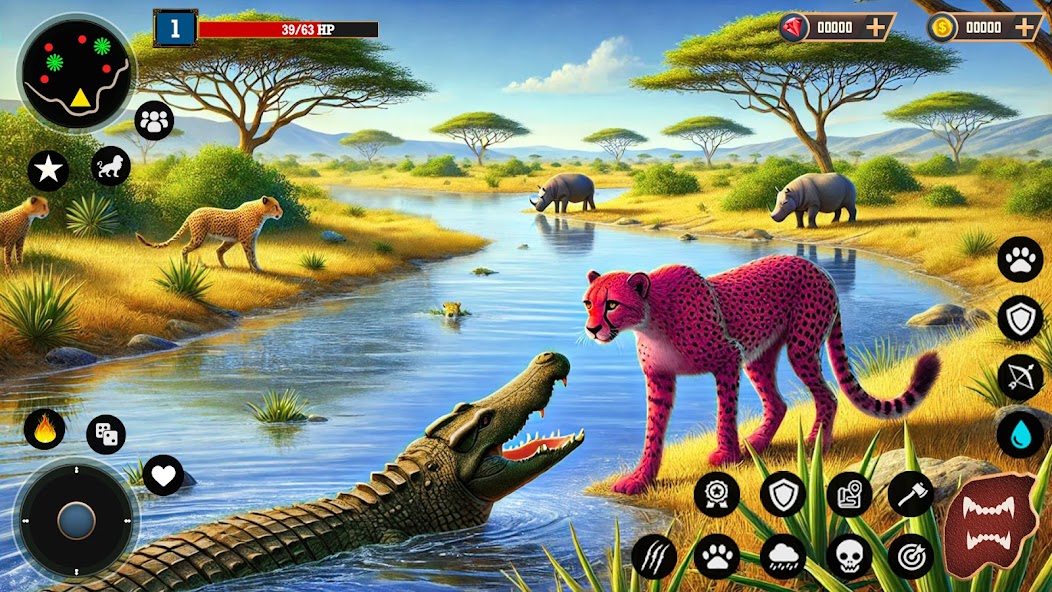Open the award ribbon badge icon
This screenshot has width=1052, height=592.
717,493
